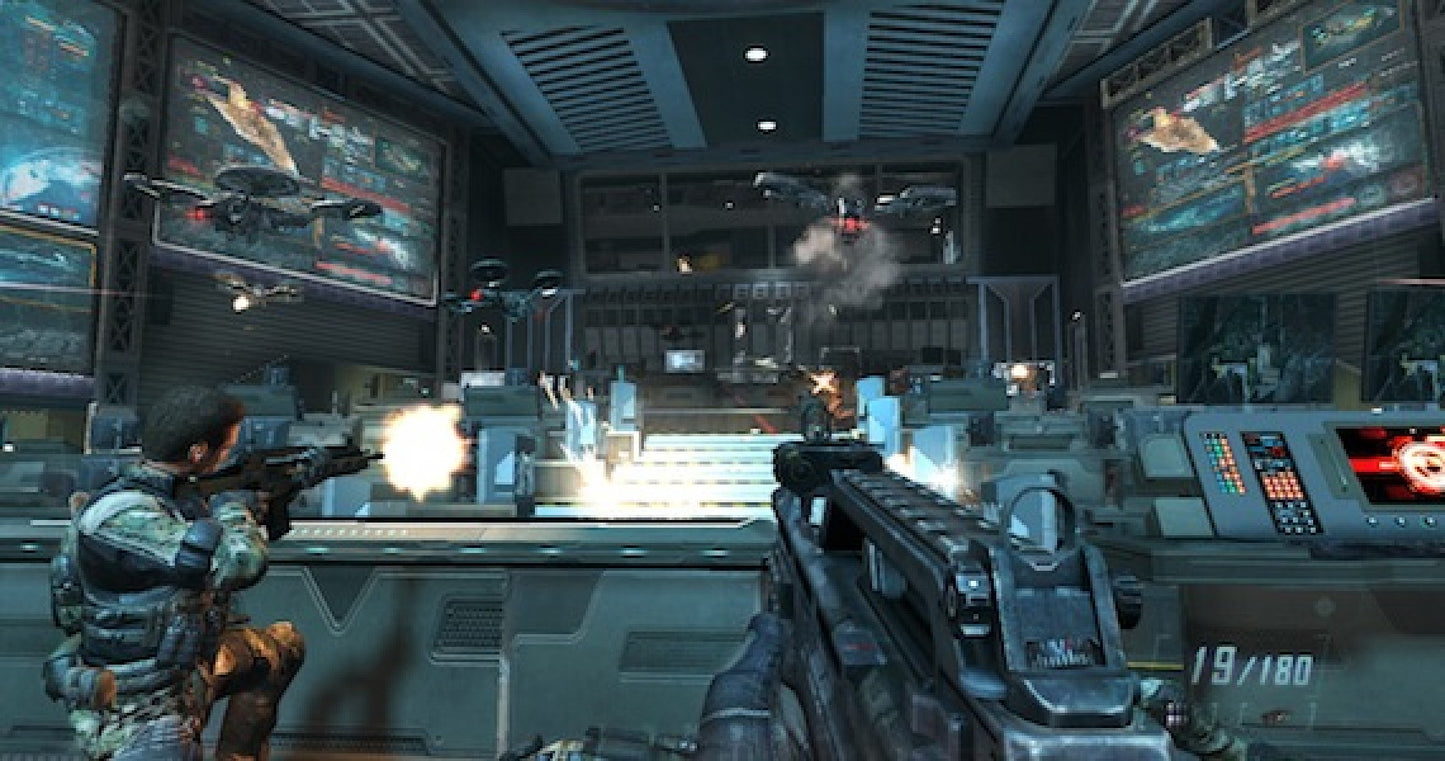Click the aircraft graphic on the left monitor

point(250,115)
